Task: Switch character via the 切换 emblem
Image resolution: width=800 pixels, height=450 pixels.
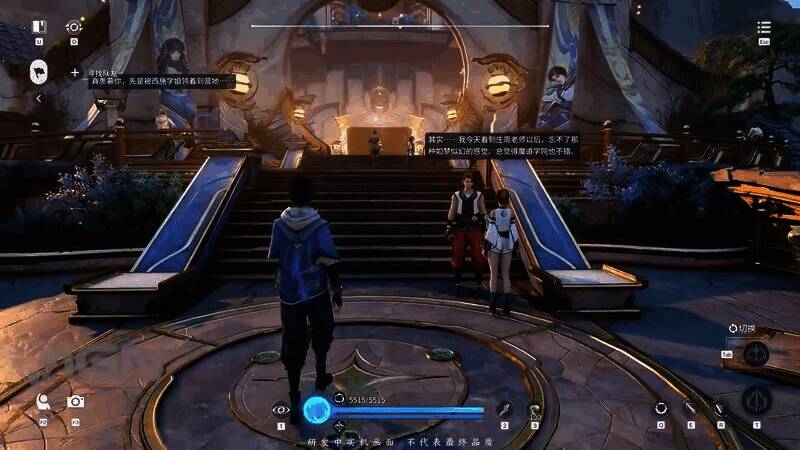Action: click(756, 353)
